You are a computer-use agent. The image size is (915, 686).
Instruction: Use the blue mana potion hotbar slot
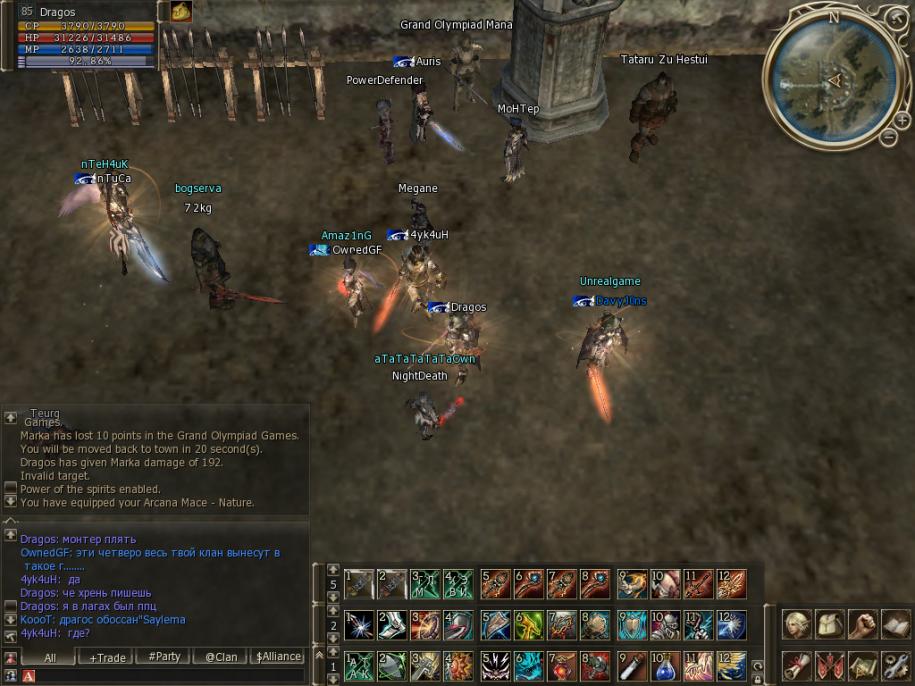click(665, 665)
